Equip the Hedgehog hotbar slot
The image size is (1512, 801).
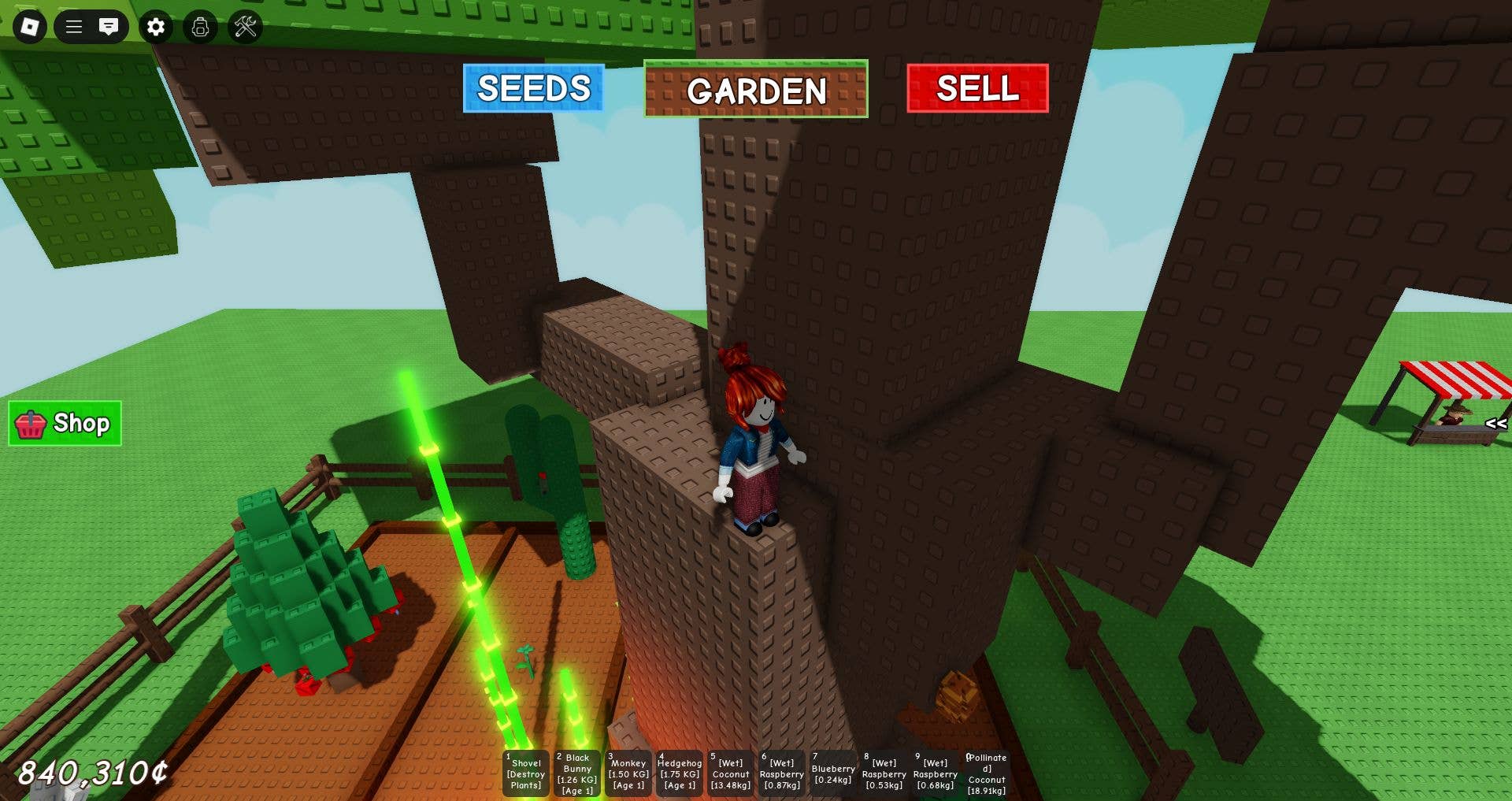point(680,773)
